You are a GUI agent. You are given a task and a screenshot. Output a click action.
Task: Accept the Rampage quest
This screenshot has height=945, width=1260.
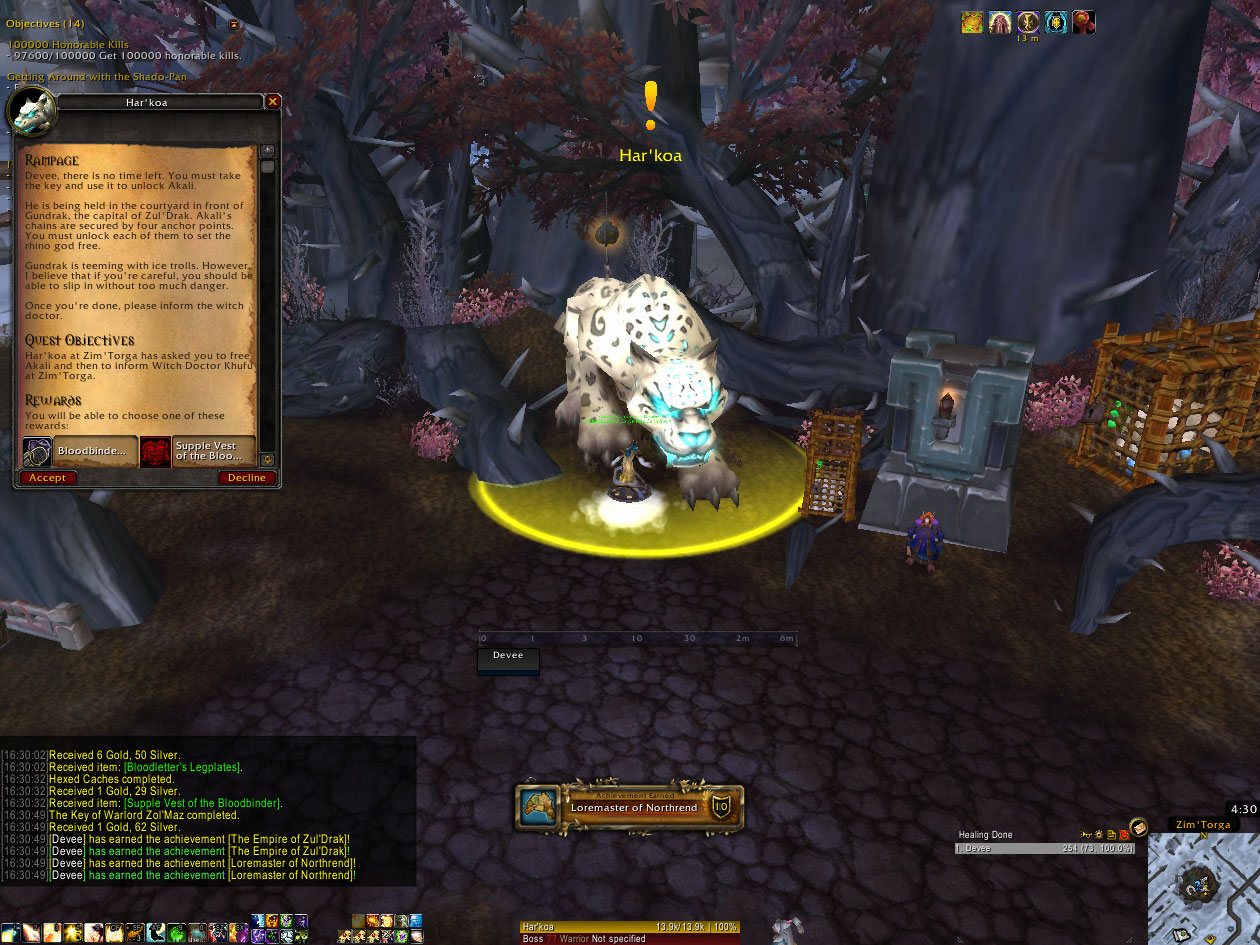point(47,478)
